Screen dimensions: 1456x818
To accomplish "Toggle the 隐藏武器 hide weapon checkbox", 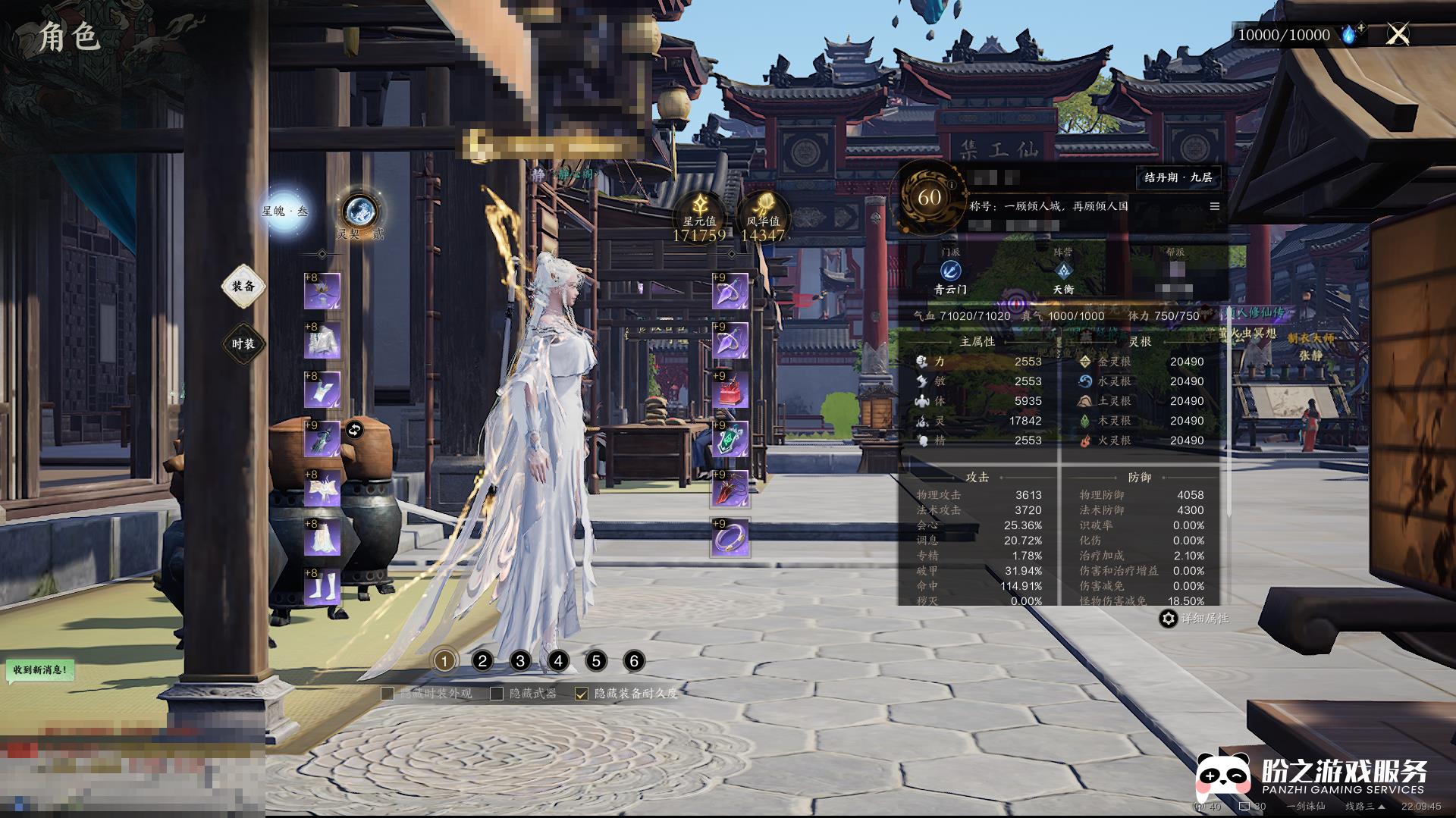I will tap(497, 694).
